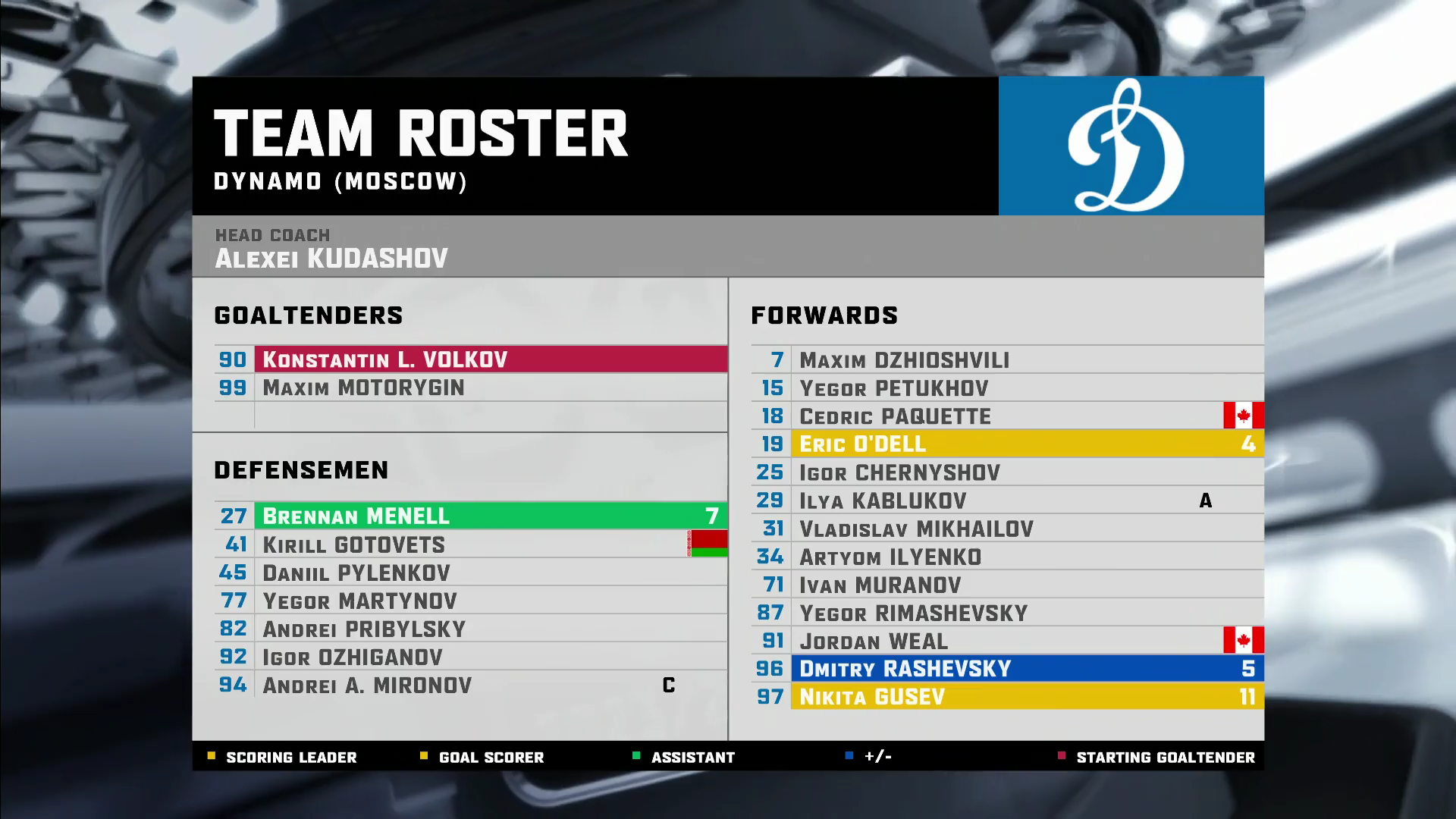Select captain Andrei A. Mironov row

click(470, 685)
